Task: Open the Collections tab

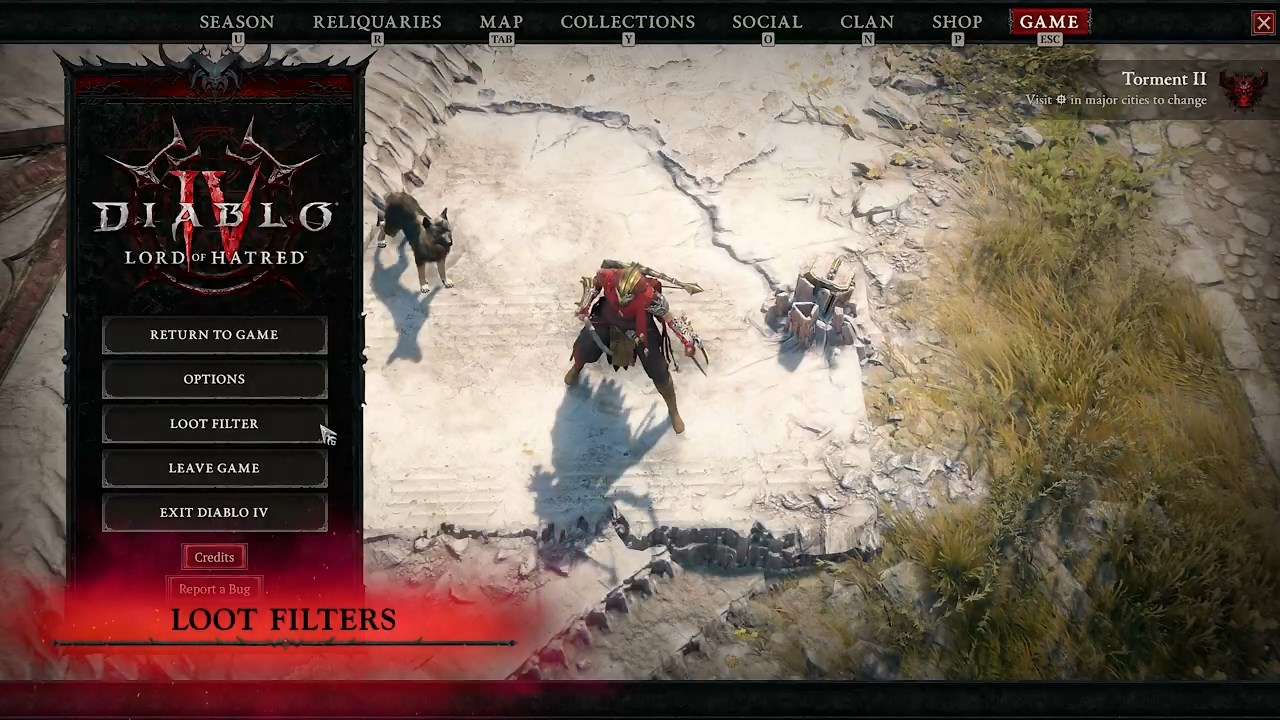Action: click(x=628, y=22)
